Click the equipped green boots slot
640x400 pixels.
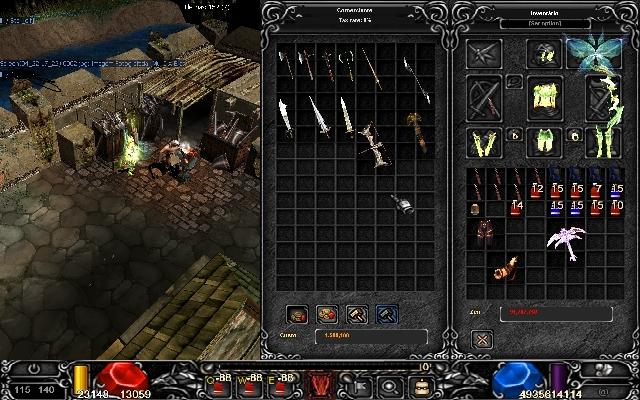(602, 142)
